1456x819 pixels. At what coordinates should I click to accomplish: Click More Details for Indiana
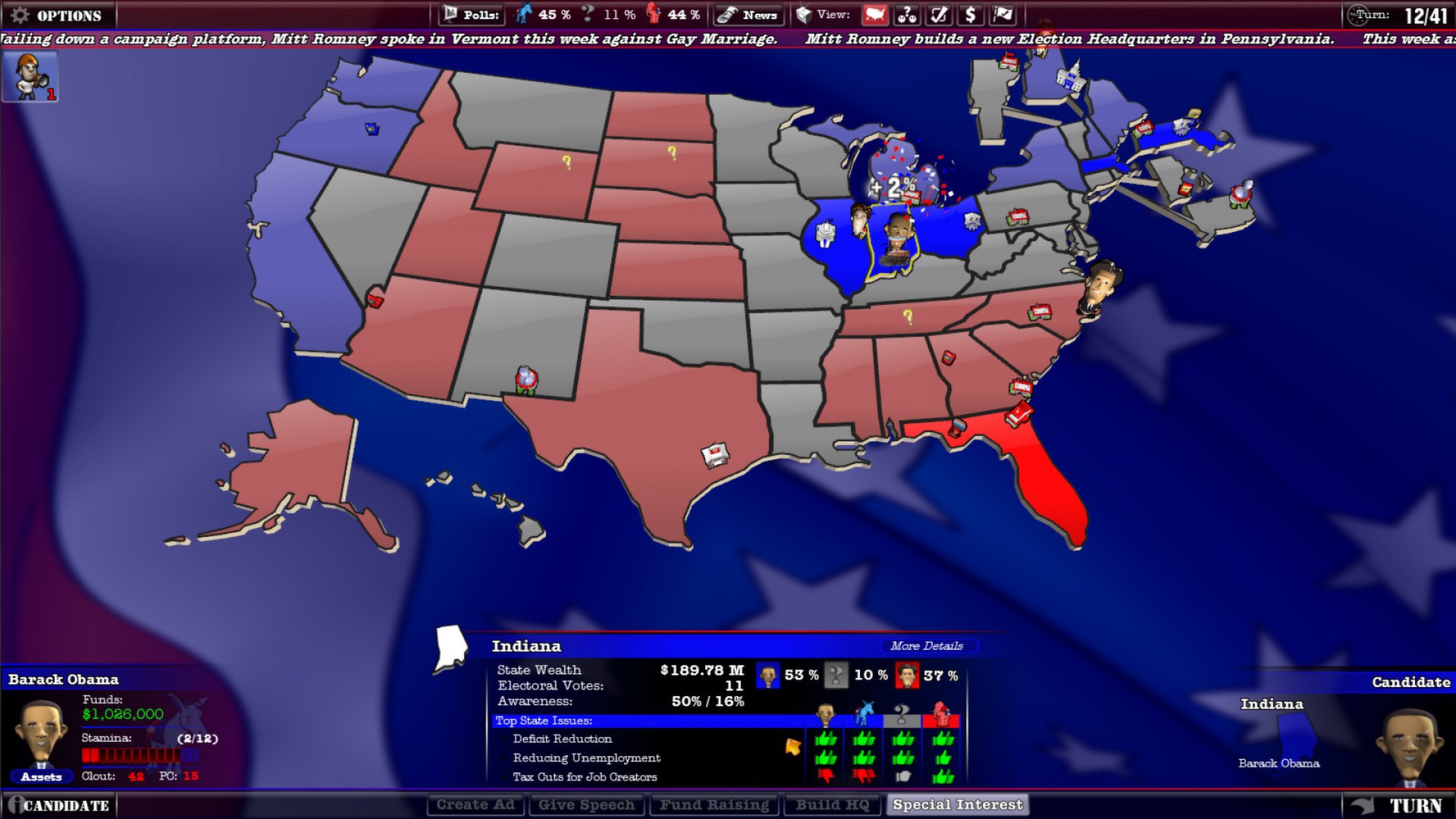[927, 646]
